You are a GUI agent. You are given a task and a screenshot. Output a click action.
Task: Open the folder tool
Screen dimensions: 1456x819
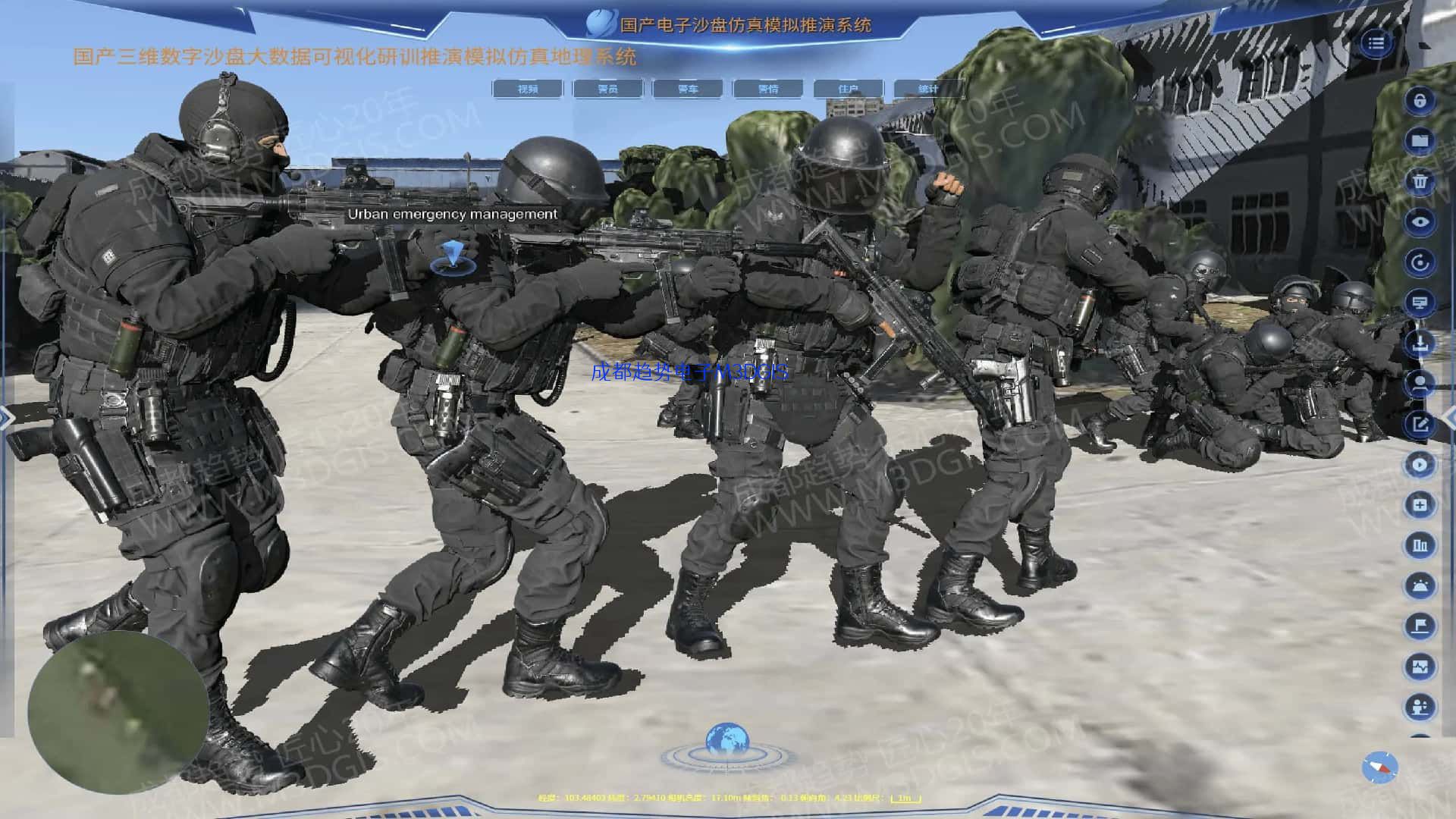click(1420, 141)
